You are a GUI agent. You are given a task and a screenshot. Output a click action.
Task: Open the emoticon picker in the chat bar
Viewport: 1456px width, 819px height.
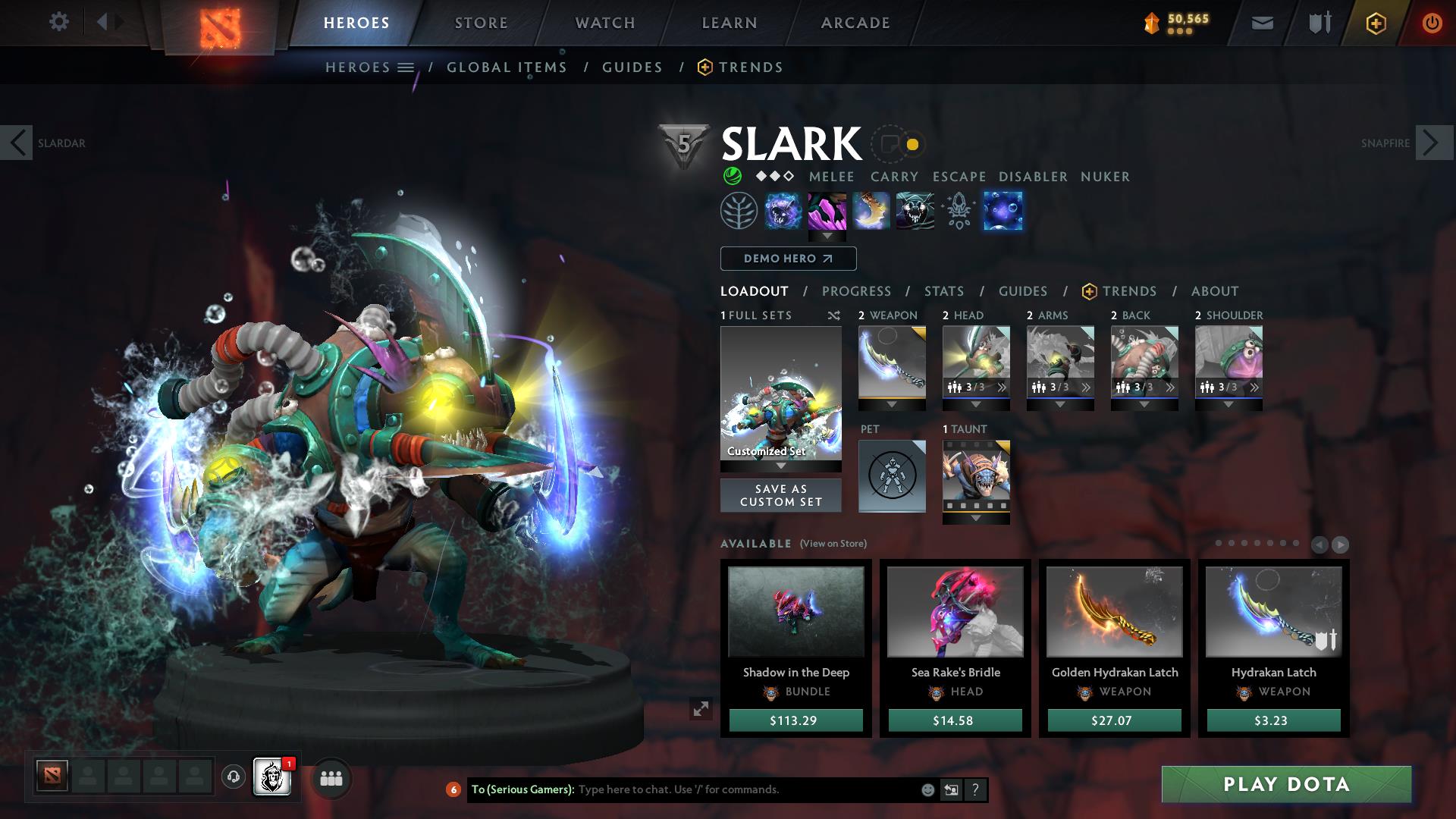point(927,789)
